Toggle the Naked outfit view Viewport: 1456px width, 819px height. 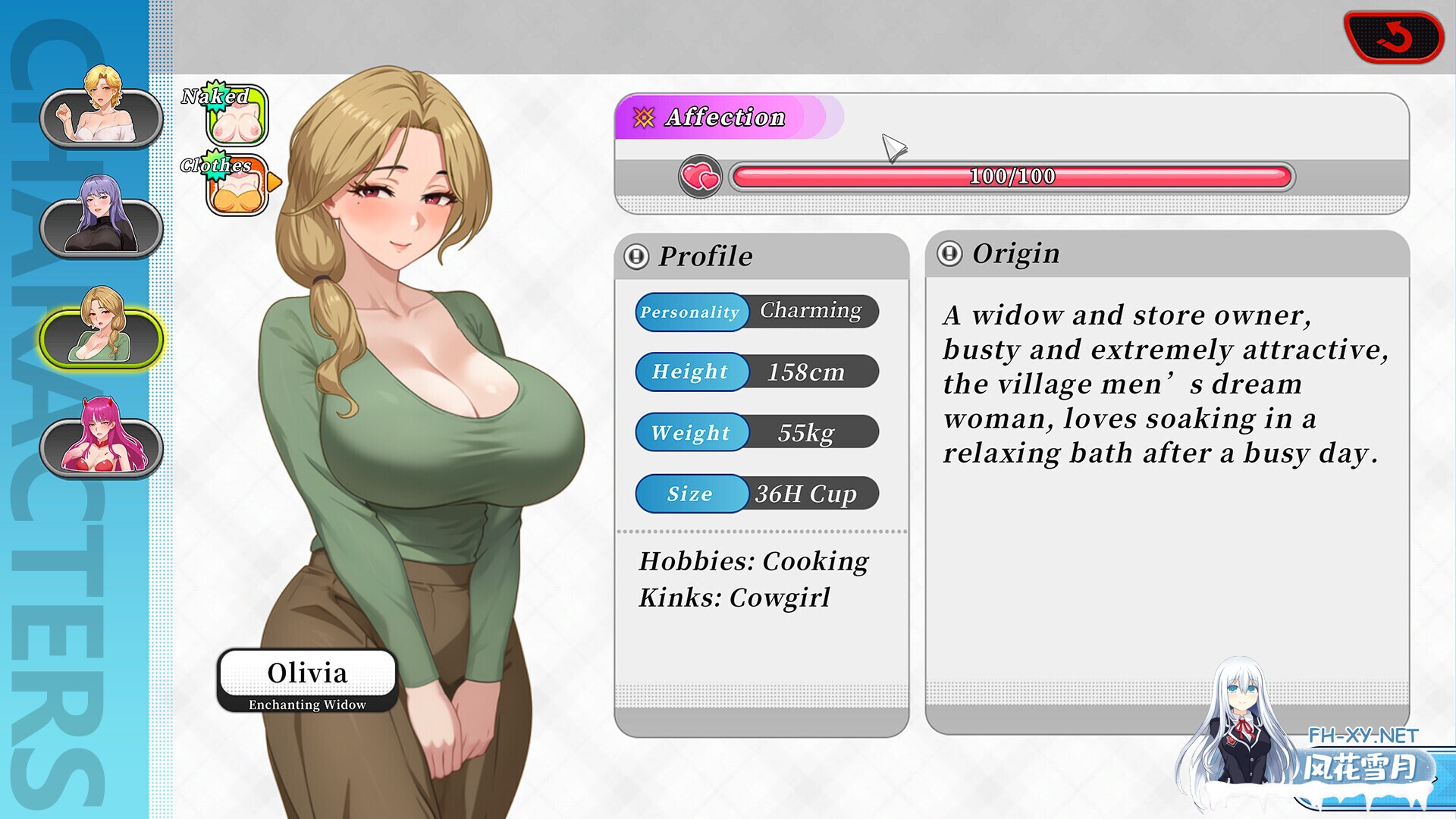point(235,115)
